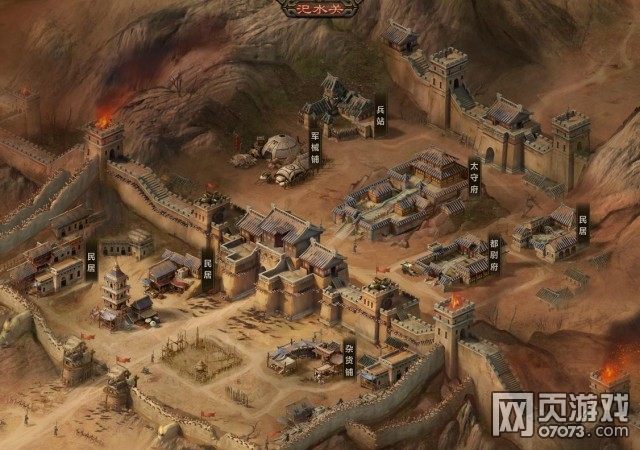Enter the 军械铺 weapon shop
This screenshot has width=640, height=450.
point(315,147)
